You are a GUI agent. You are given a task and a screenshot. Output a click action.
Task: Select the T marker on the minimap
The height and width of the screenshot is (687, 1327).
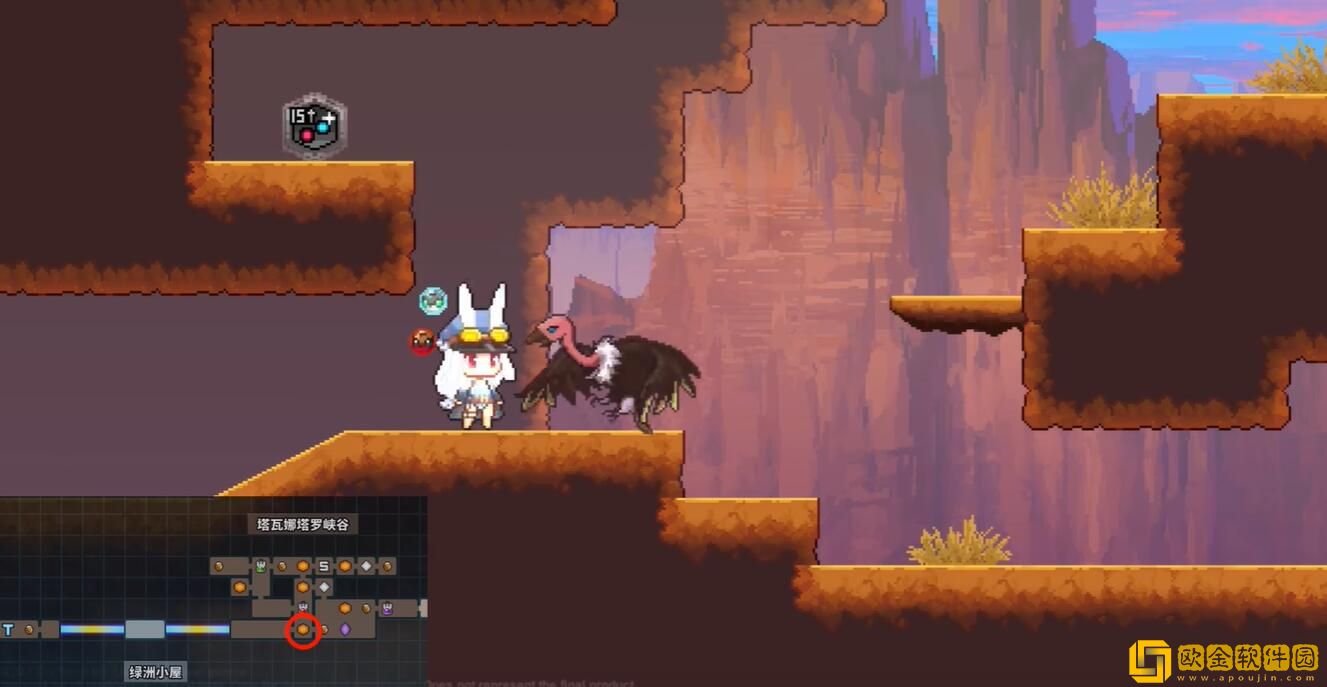coord(9,630)
